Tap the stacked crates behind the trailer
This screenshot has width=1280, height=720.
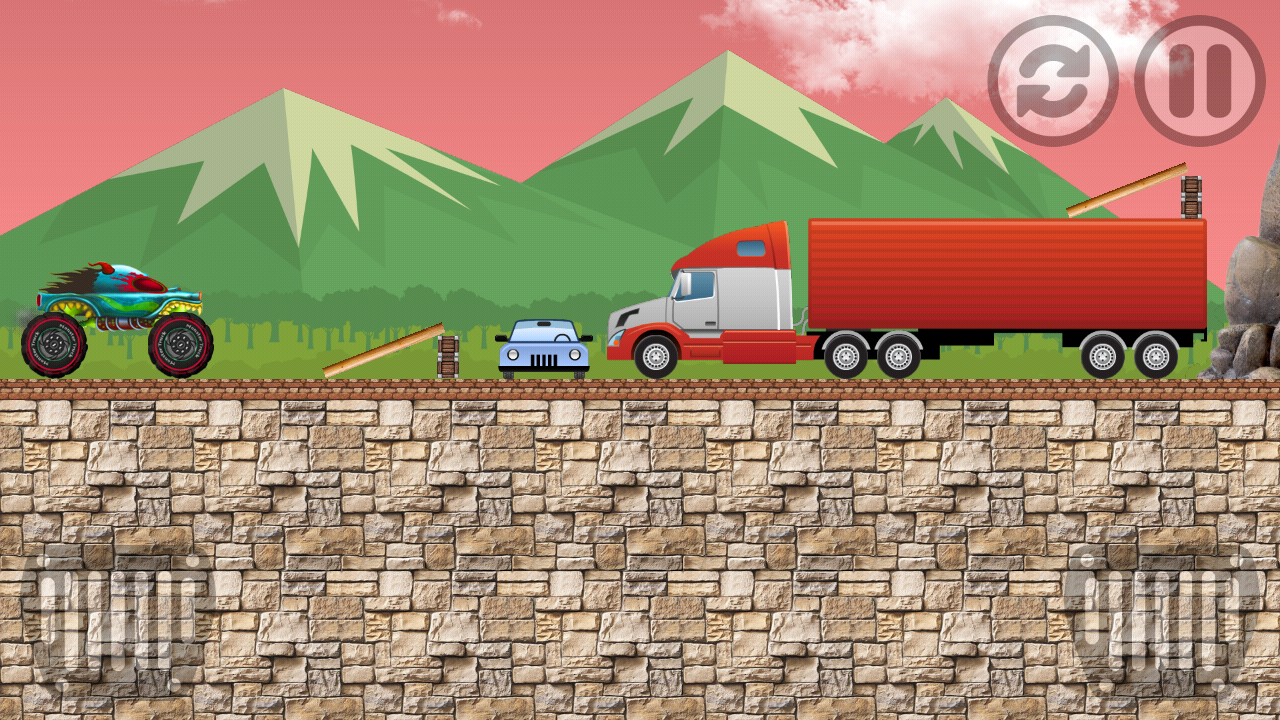pos(1190,195)
